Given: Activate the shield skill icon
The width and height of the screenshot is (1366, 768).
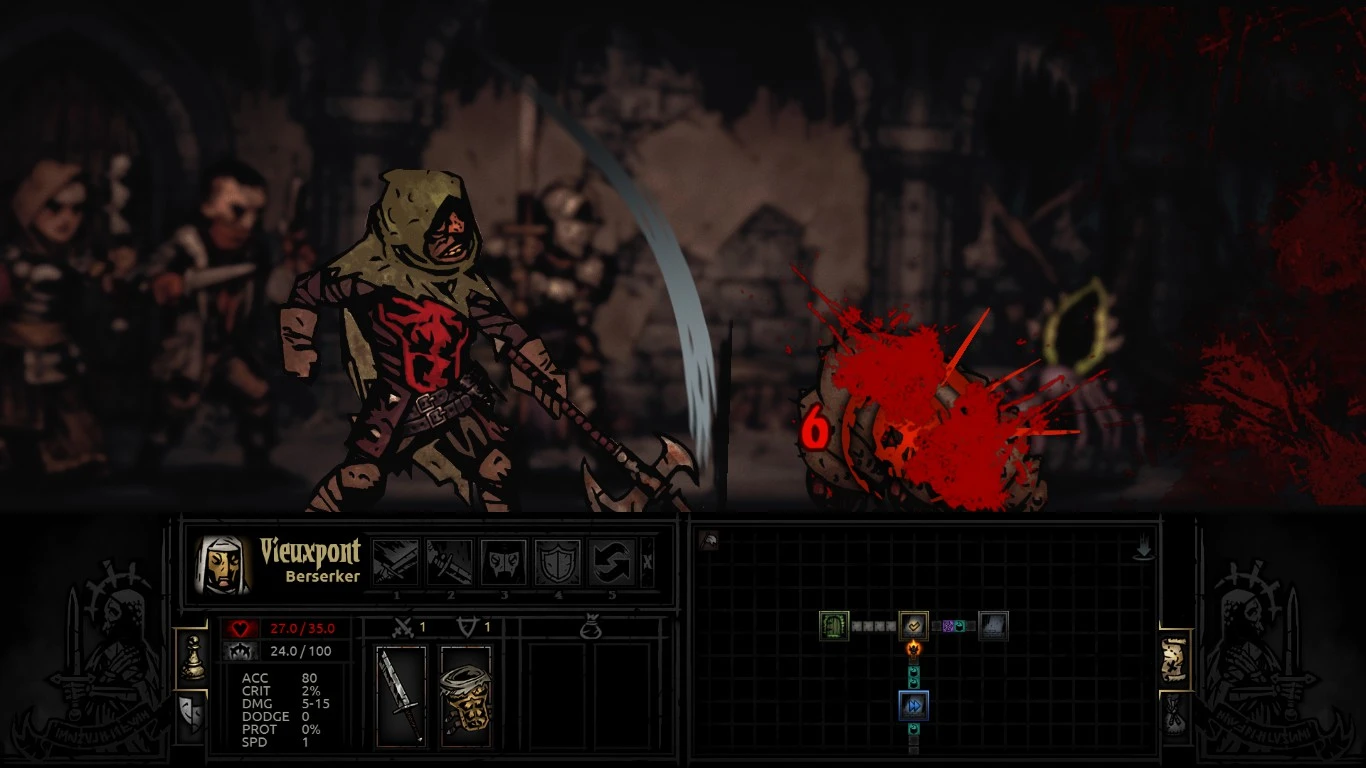Looking at the screenshot, I should 557,562.
